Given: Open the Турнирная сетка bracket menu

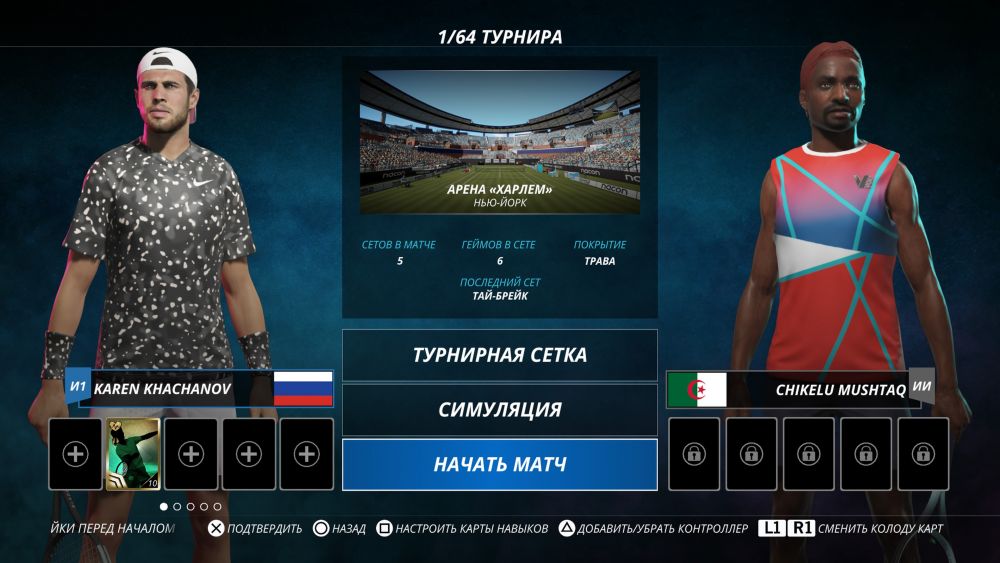Looking at the screenshot, I should (x=499, y=355).
